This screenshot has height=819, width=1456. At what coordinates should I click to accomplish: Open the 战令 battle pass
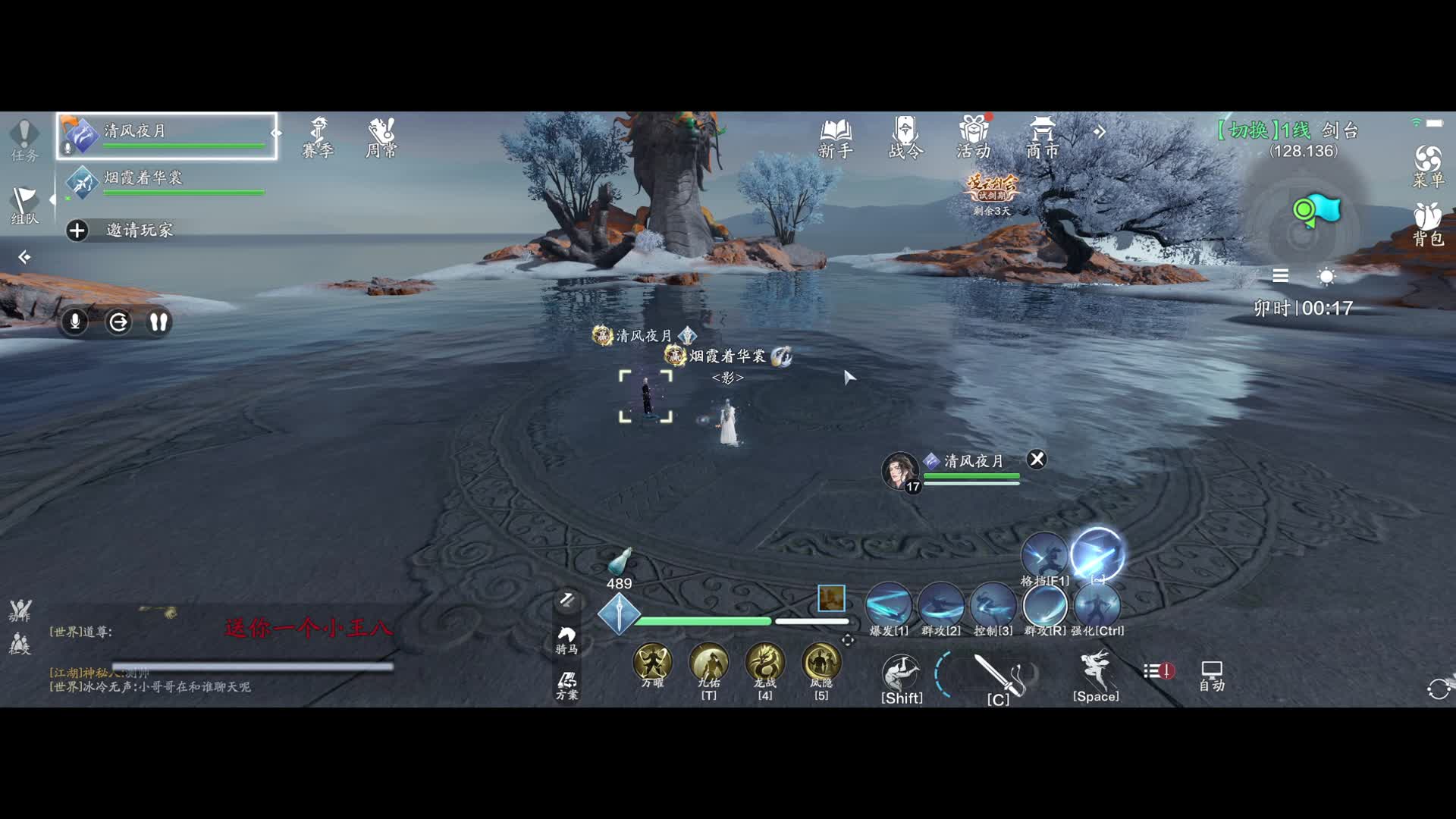point(905,138)
